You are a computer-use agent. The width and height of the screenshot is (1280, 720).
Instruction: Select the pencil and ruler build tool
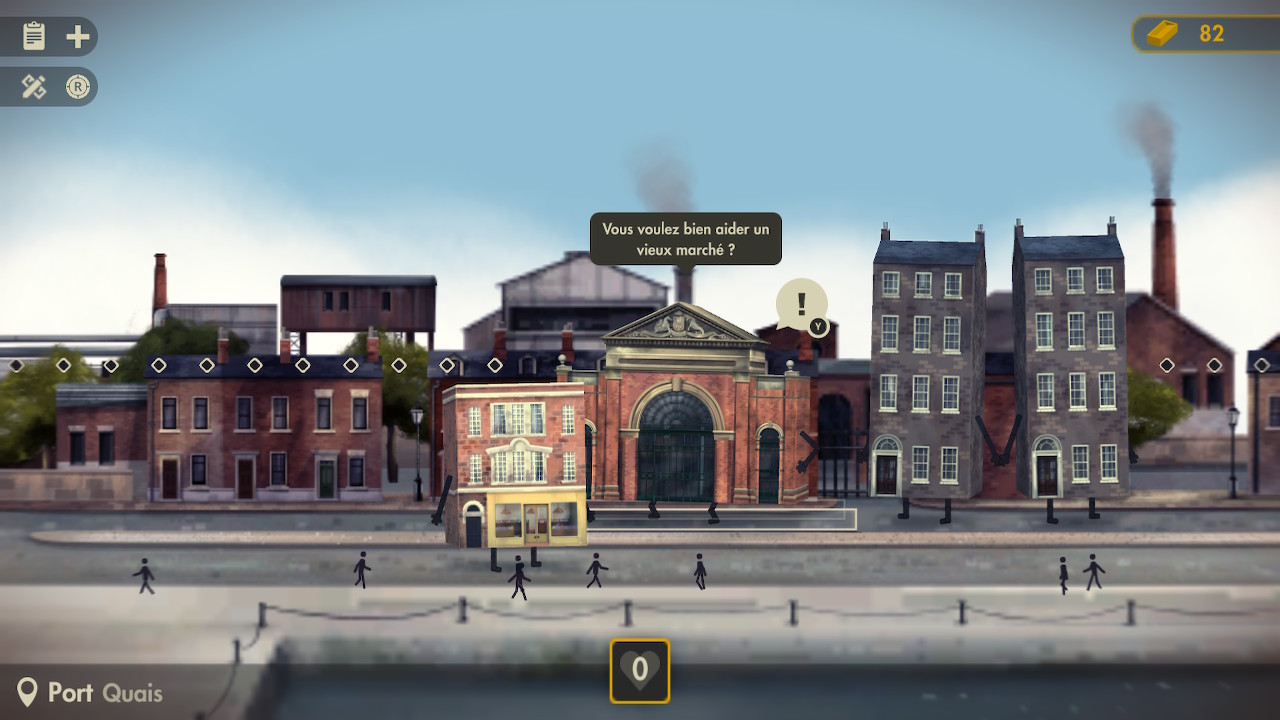coord(34,88)
